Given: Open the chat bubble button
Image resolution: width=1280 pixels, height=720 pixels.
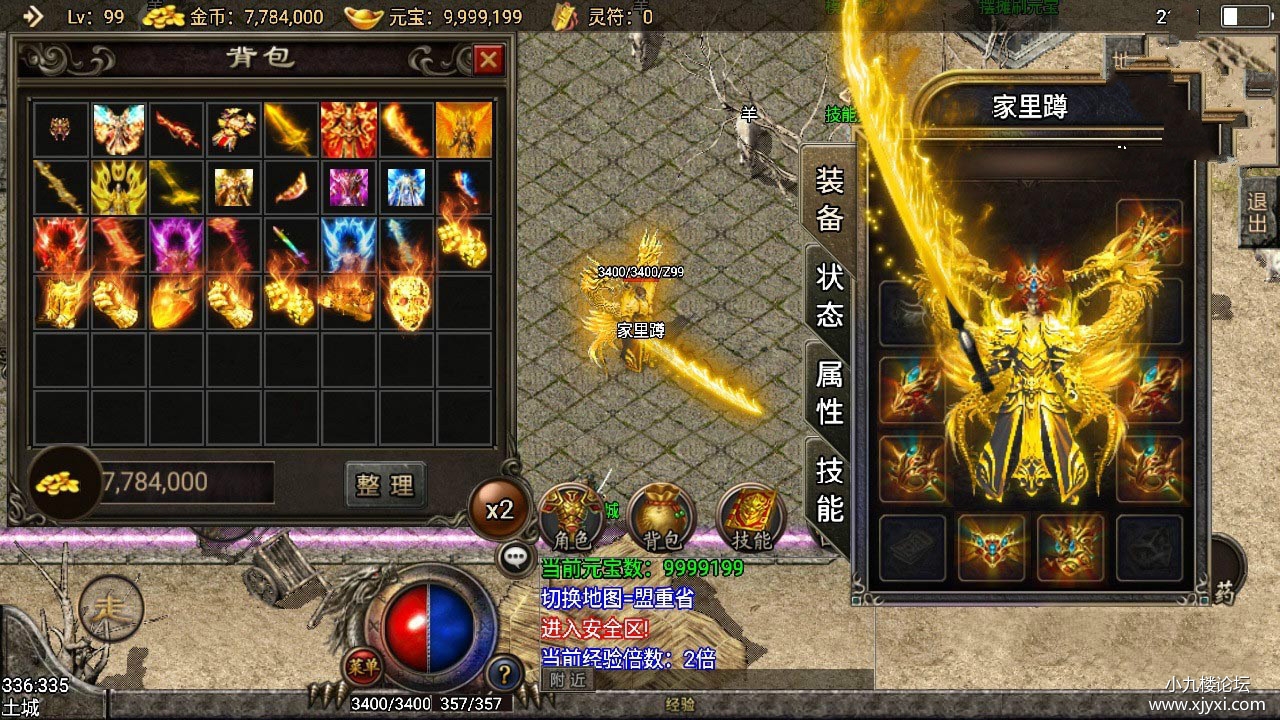Looking at the screenshot, I should pos(516,557).
